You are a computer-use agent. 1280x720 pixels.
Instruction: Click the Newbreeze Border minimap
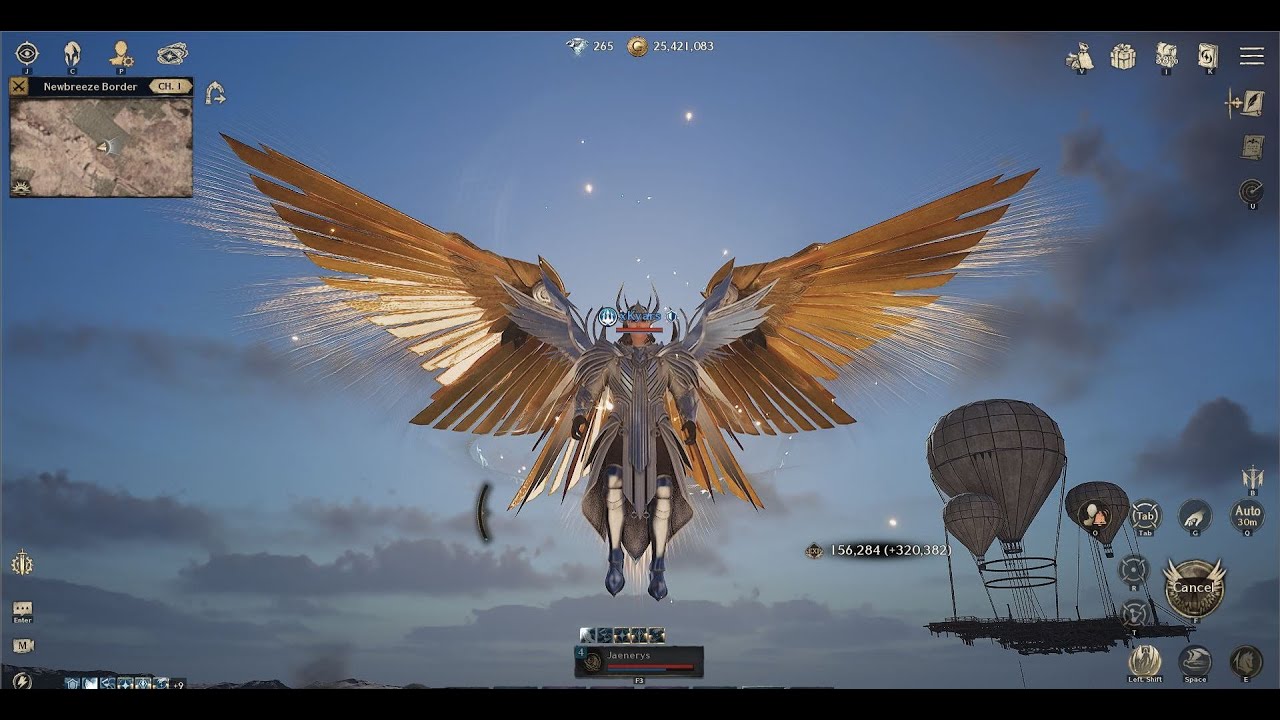tap(101, 147)
